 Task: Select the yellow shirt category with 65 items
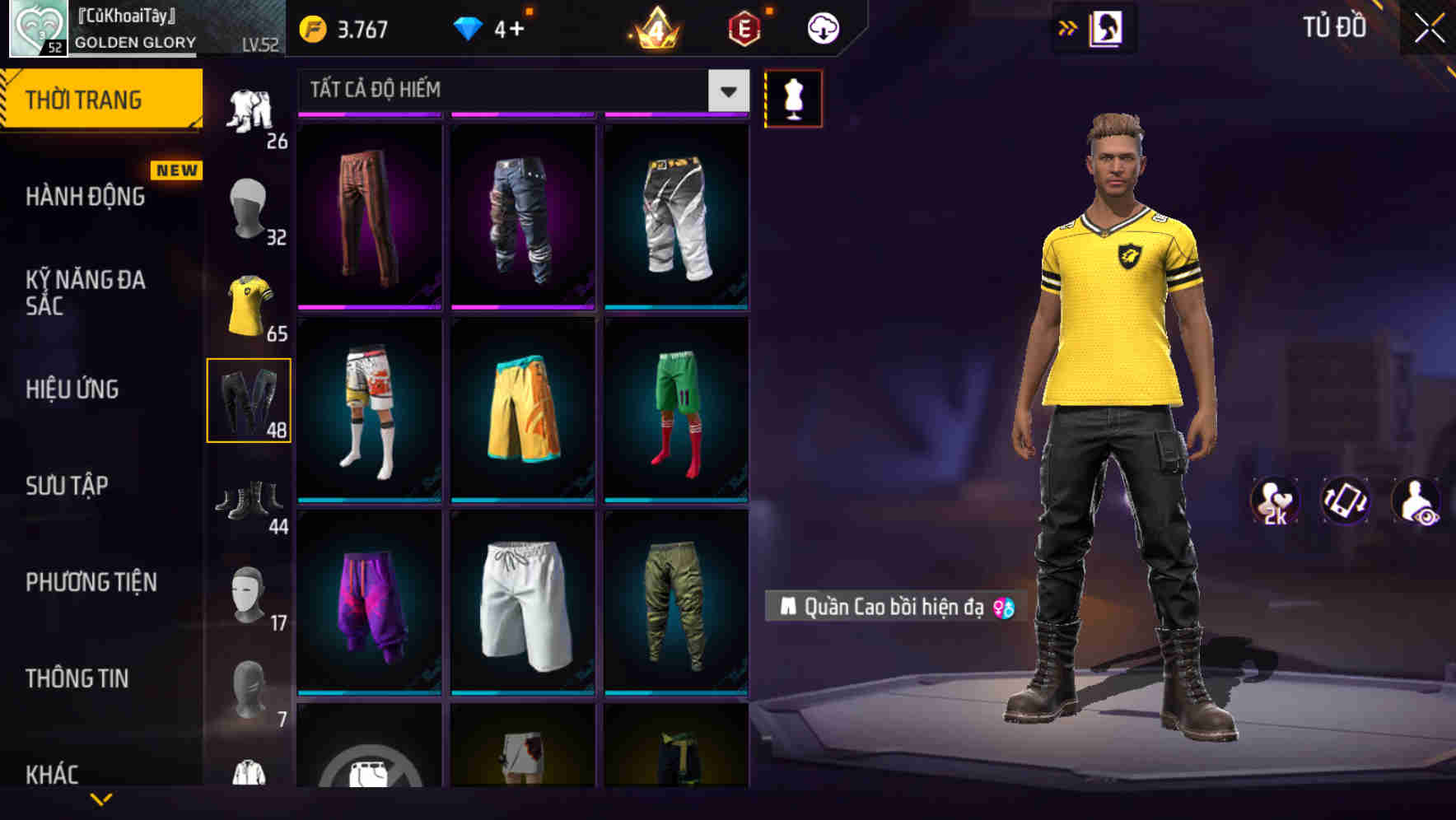[250, 303]
